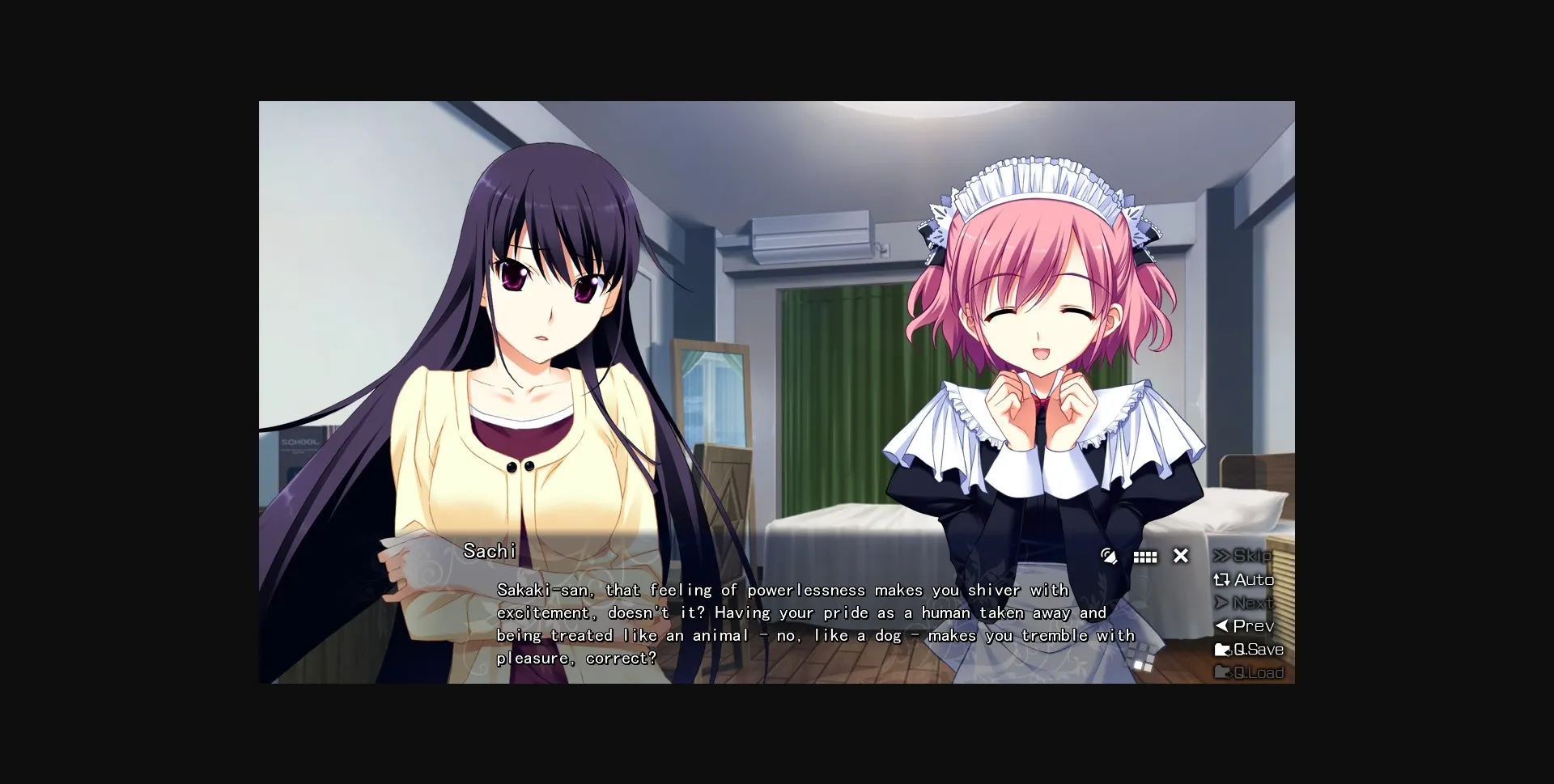
Task: Select Next from the side menu
Action: pyautogui.click(x=1253, y=603)
